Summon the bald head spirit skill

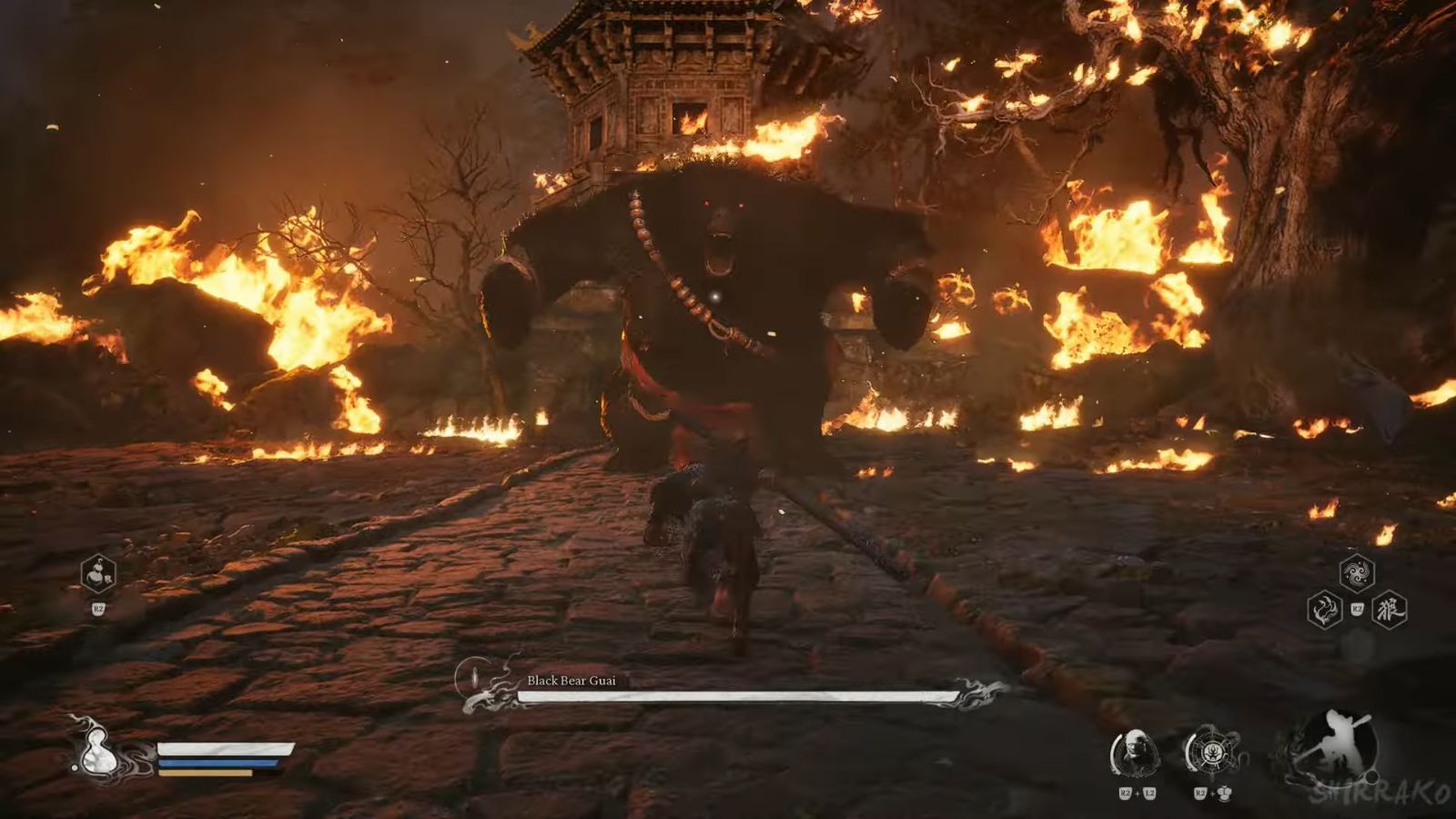pyautogui.click(x=1134, y=753)
